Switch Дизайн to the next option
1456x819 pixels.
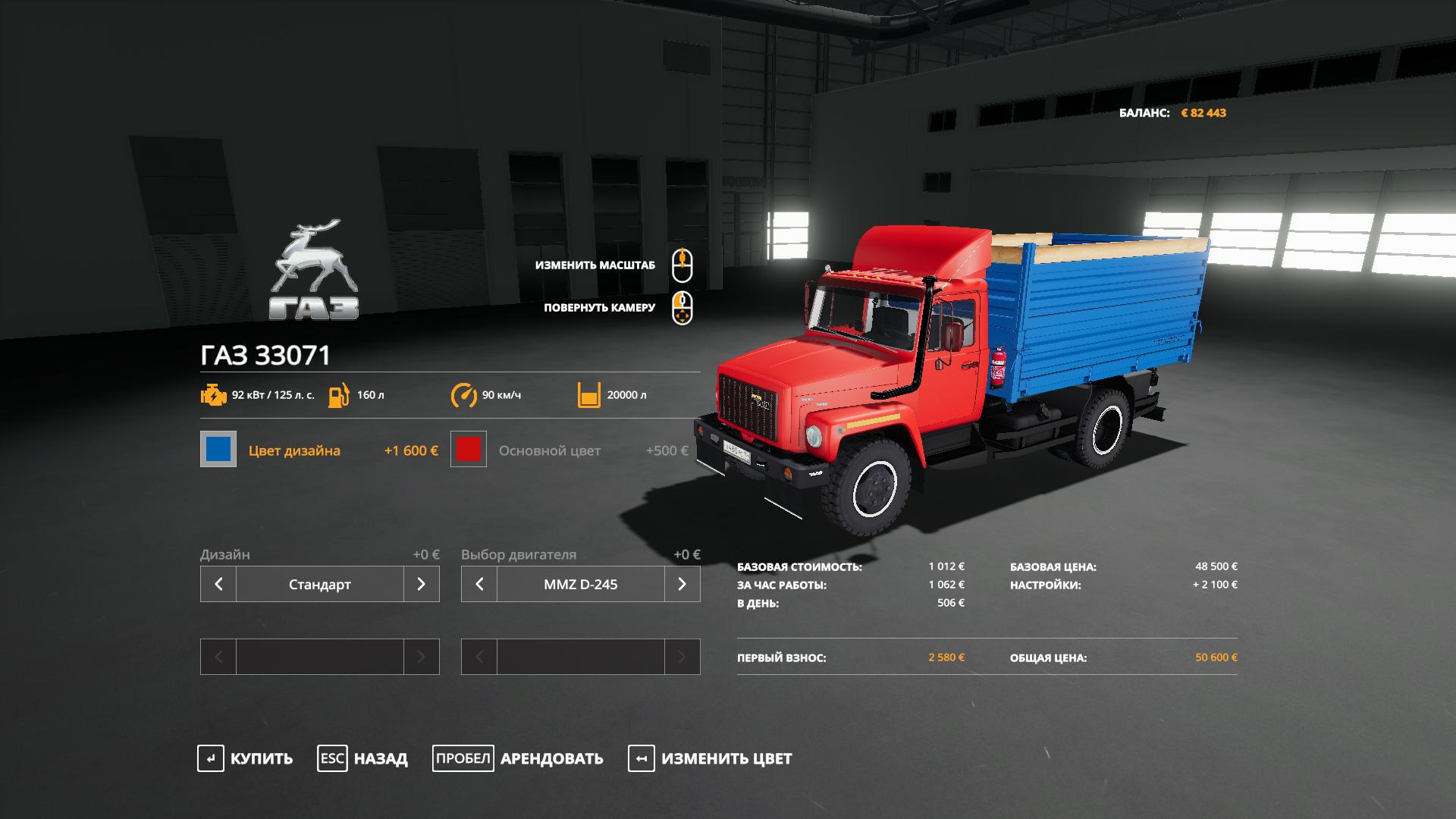click(422, 584)
